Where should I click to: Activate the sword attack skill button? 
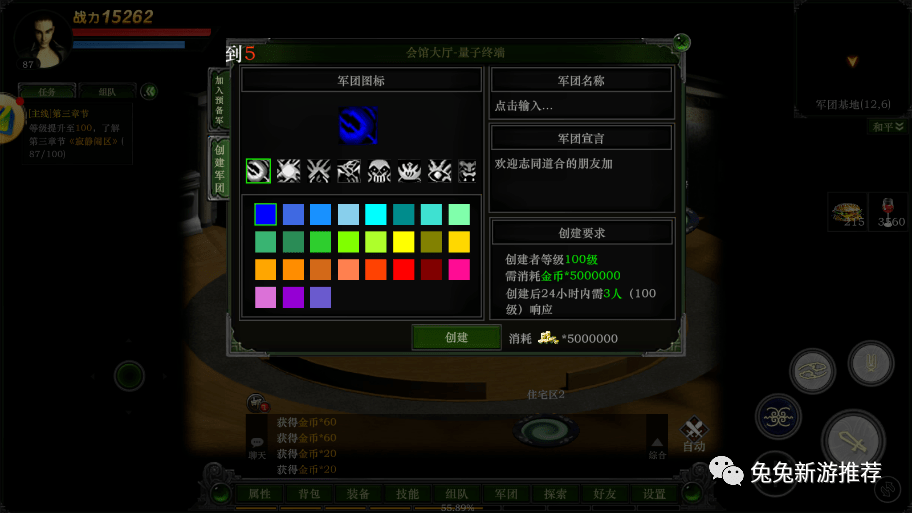[853, 440]
